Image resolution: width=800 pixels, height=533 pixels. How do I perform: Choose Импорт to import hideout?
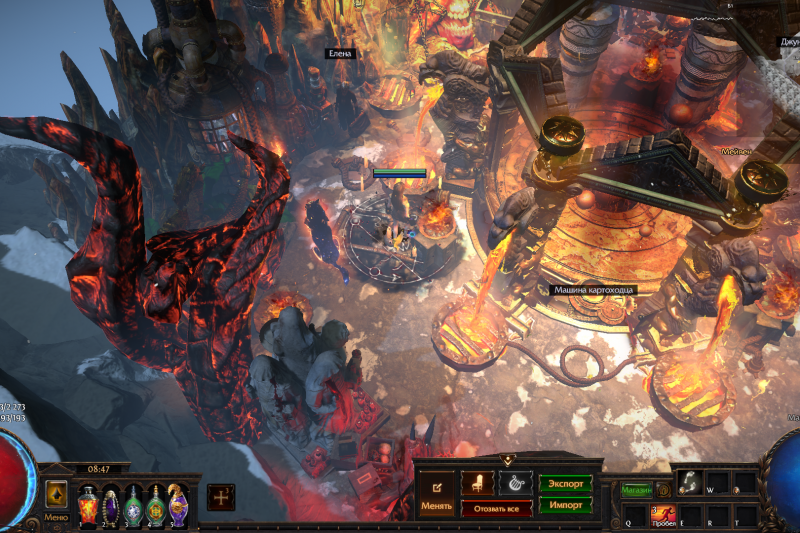[x=565, y=505]
